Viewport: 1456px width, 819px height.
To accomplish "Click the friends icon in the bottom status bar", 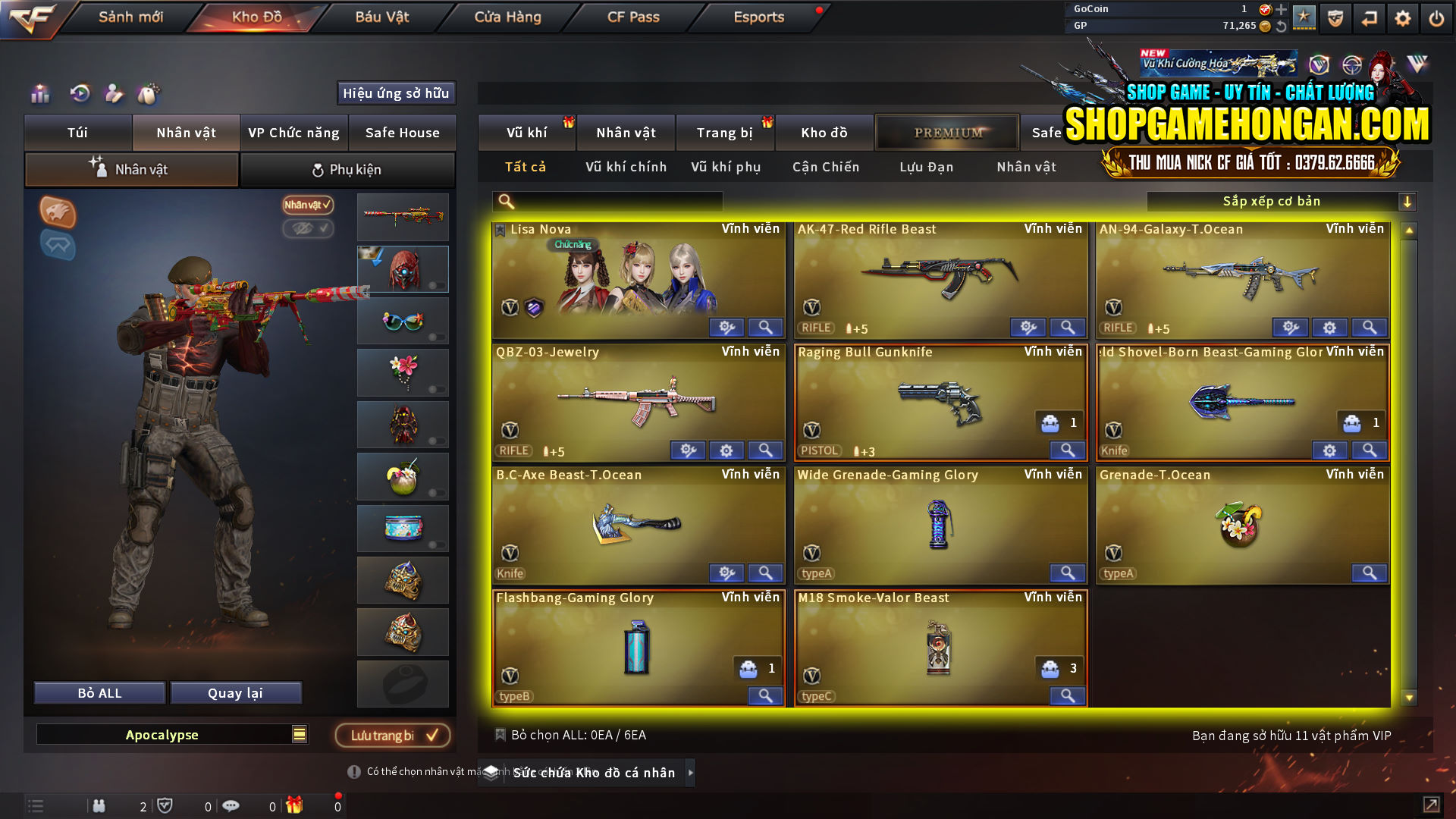I will (99, 806).
